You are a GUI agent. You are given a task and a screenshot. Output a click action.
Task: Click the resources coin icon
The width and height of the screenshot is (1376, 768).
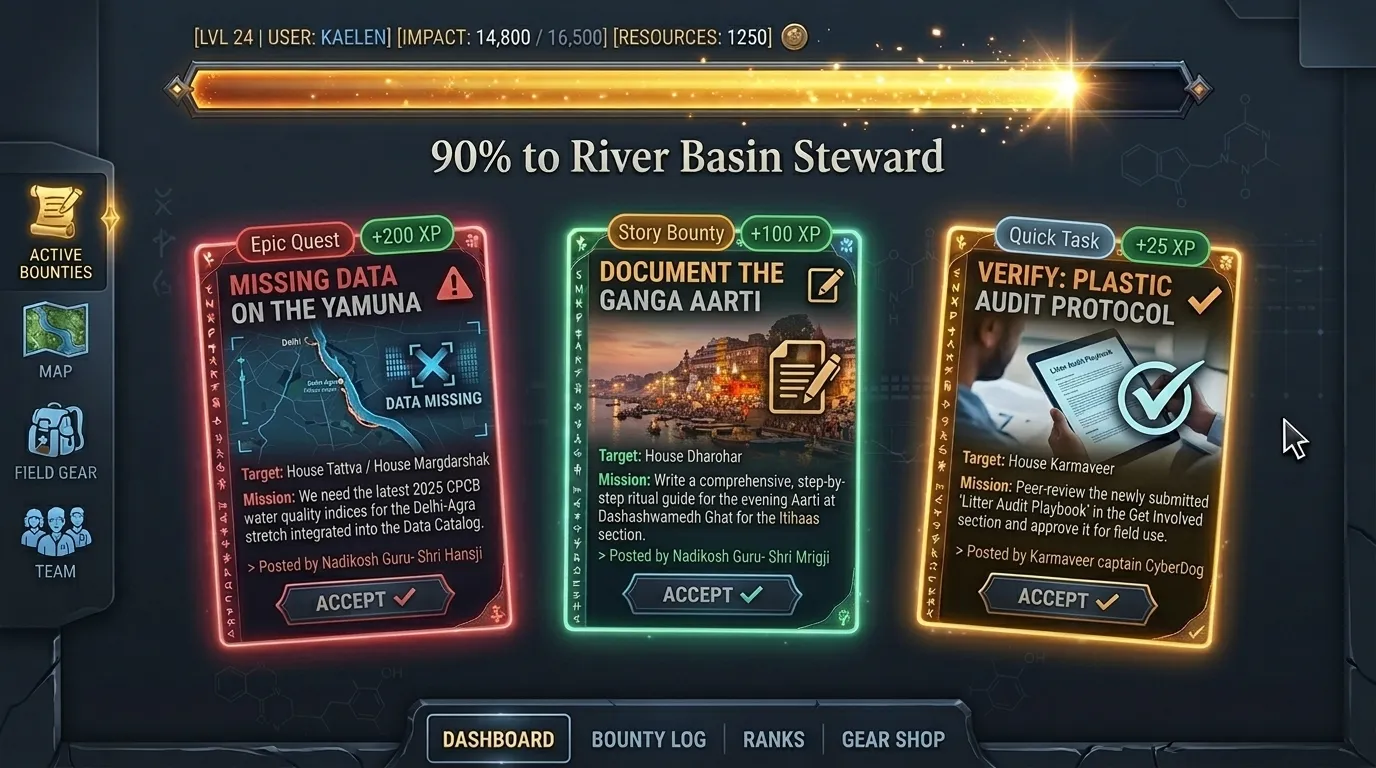pos(794,36)
